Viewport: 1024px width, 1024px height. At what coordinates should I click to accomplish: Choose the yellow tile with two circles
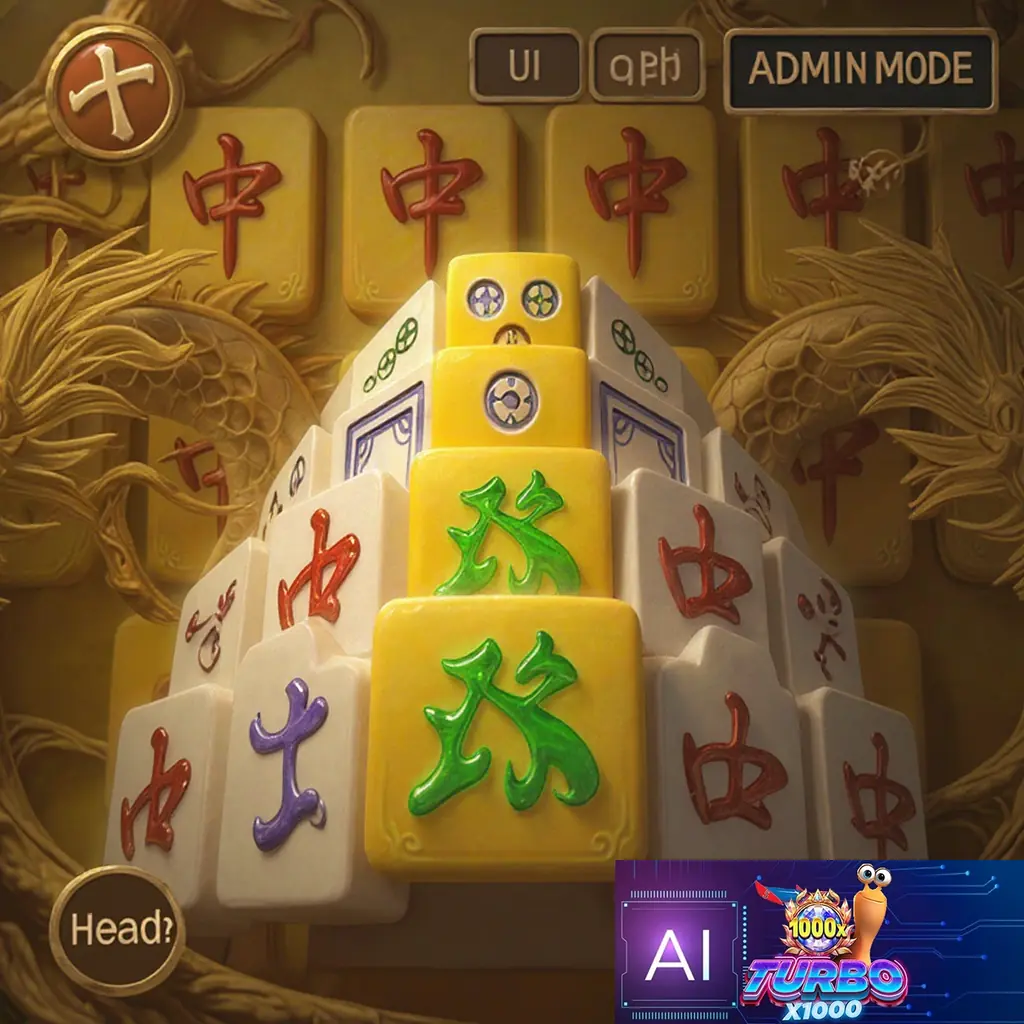tap(514, 300)
